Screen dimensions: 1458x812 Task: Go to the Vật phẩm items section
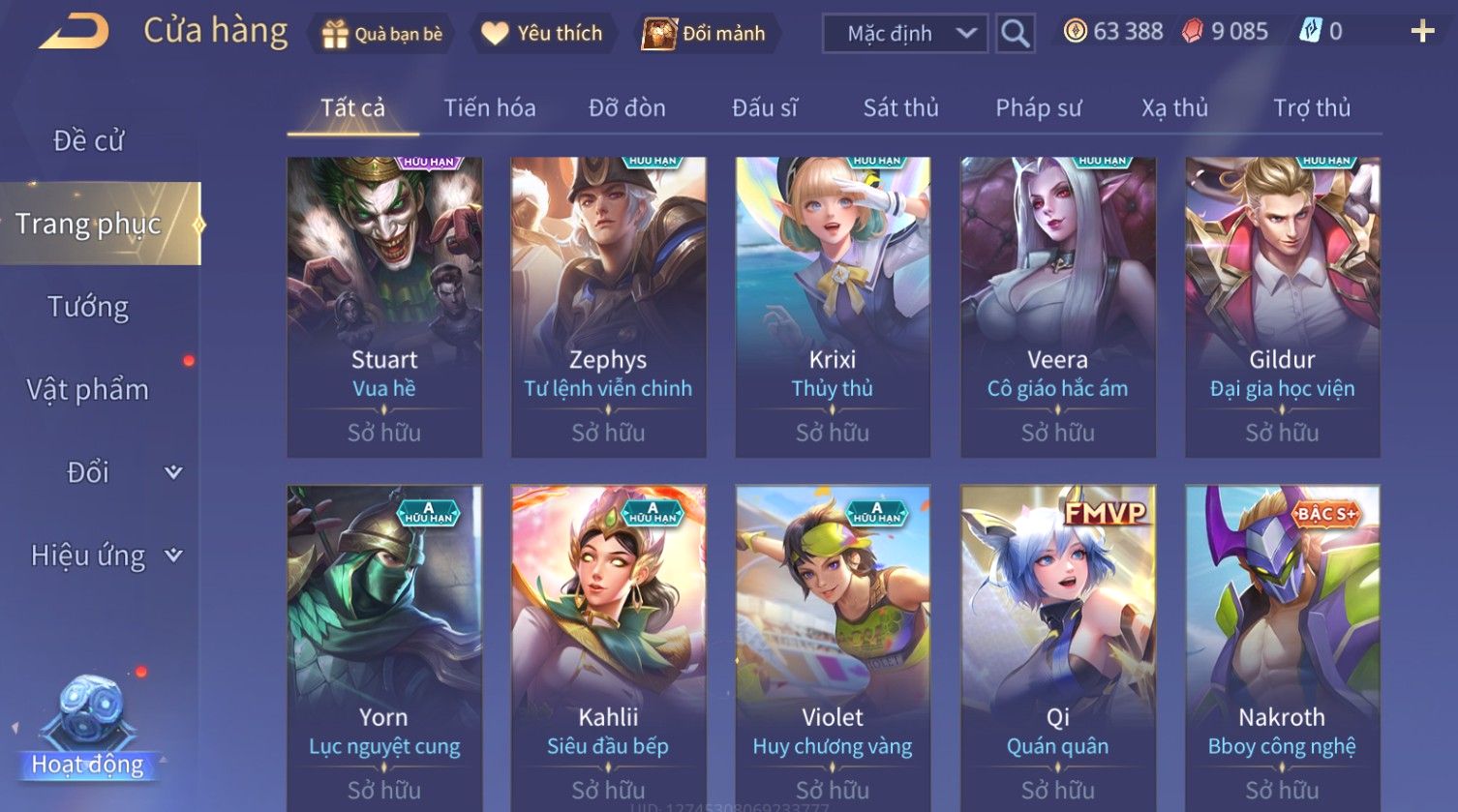pos(88,390)
